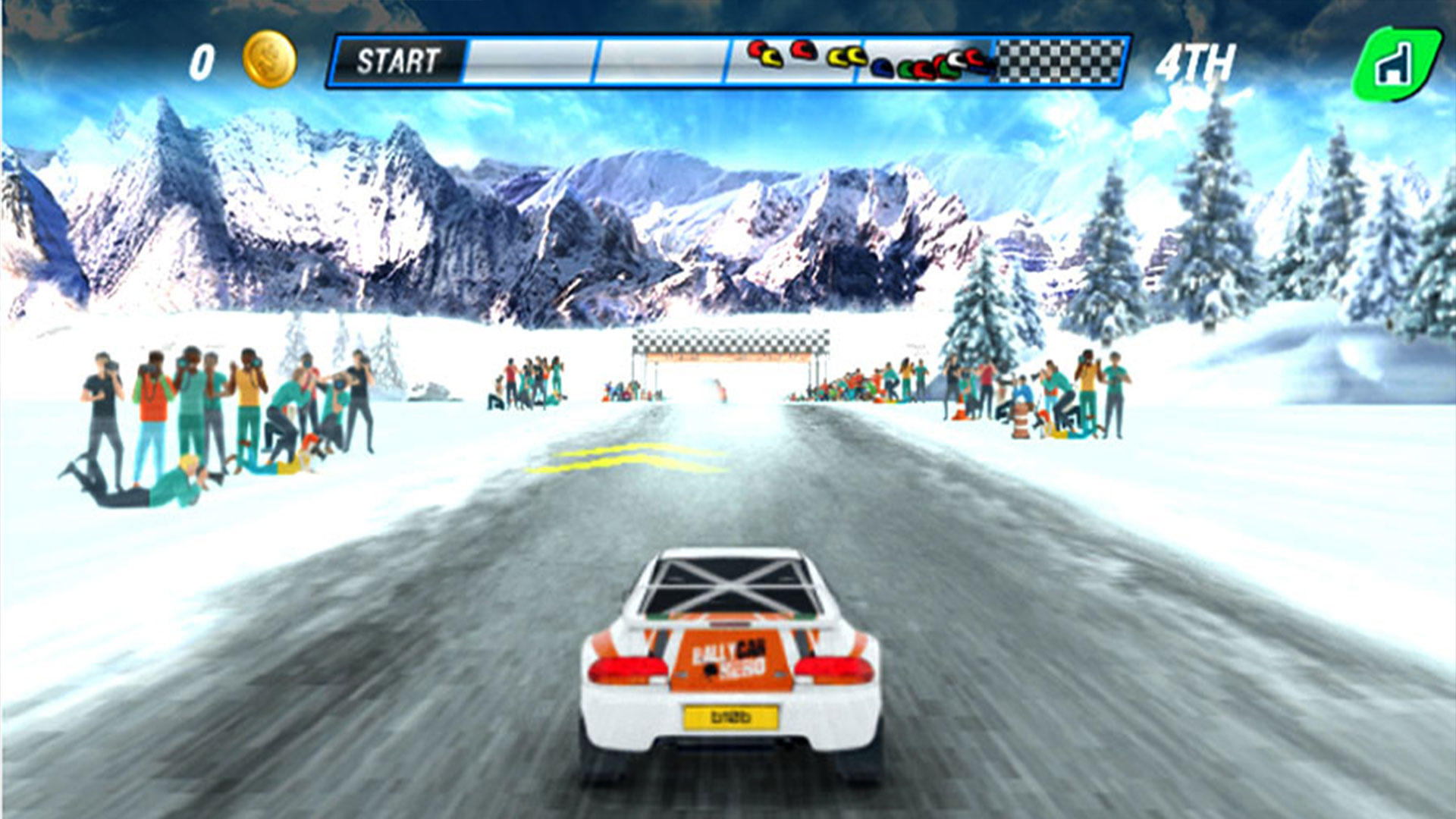Tap the white helmet marker closest to the flag
This screenshot has width=1456, height=819.
[954, 58]
